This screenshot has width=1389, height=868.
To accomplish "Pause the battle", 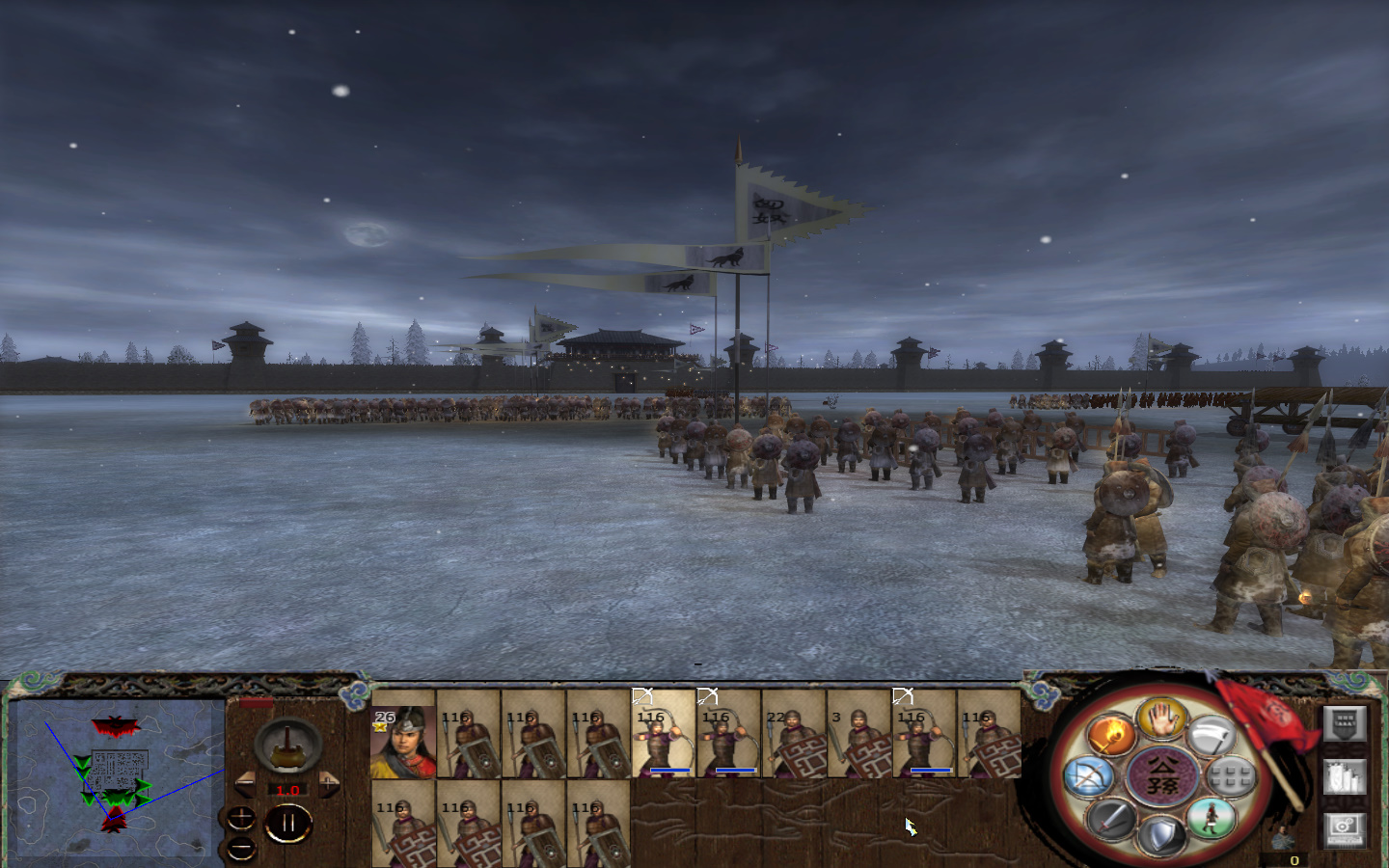I will coord(288,821).
